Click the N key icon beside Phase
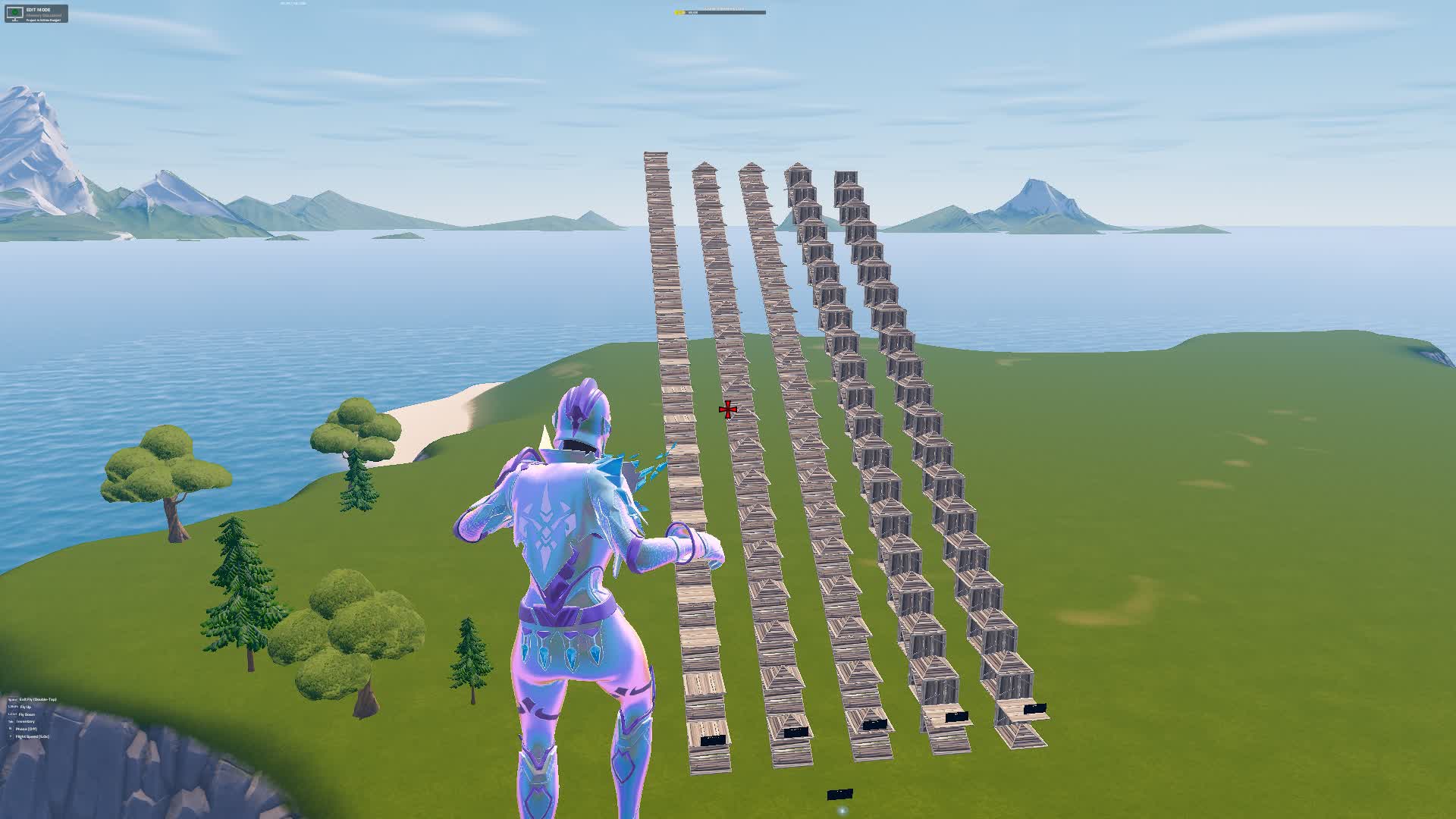Viewport: 1456px width, 819px height. pos(11,728)
